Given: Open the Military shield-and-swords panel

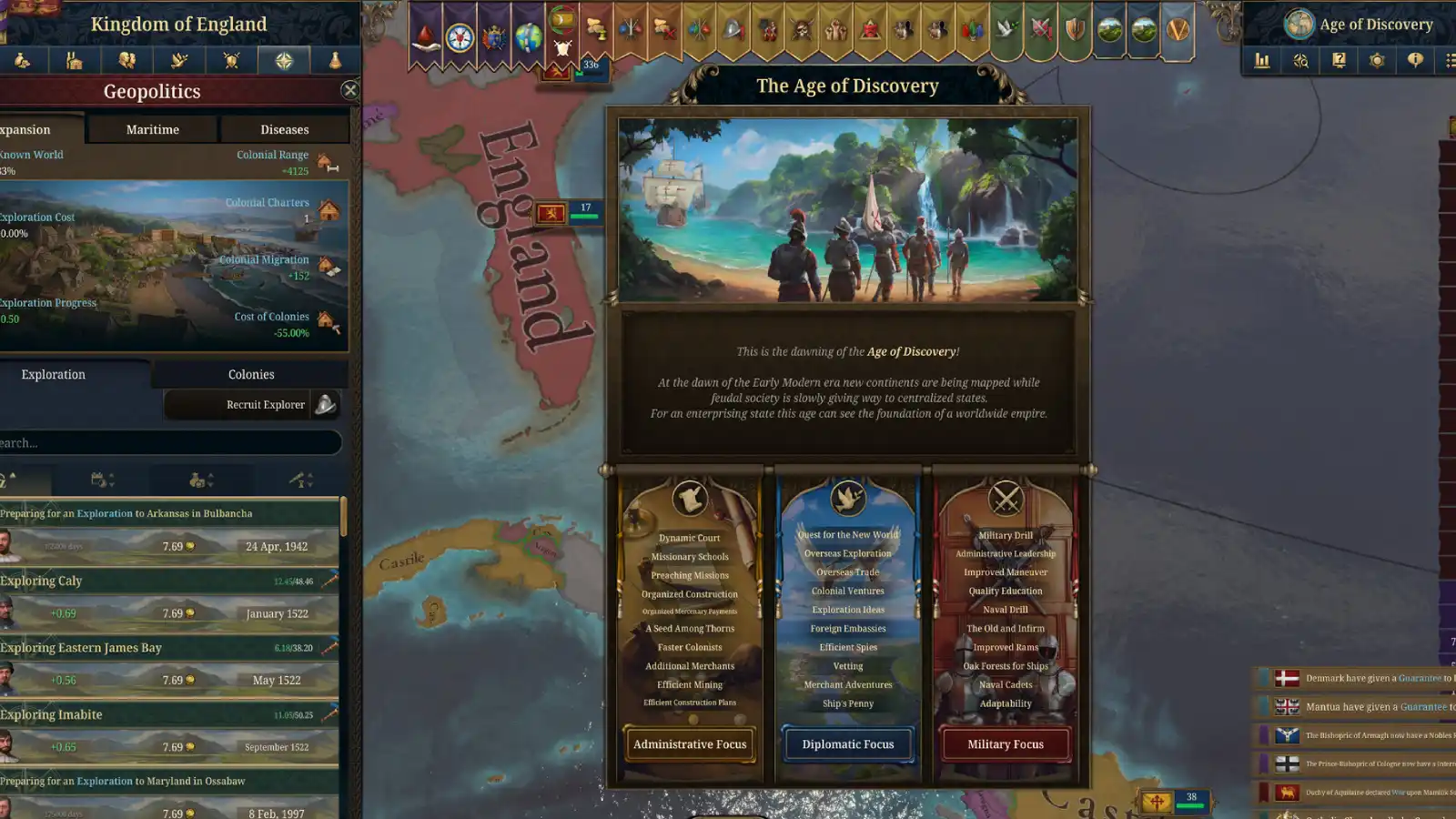Looking at the screenshot, I should (231, 60).
